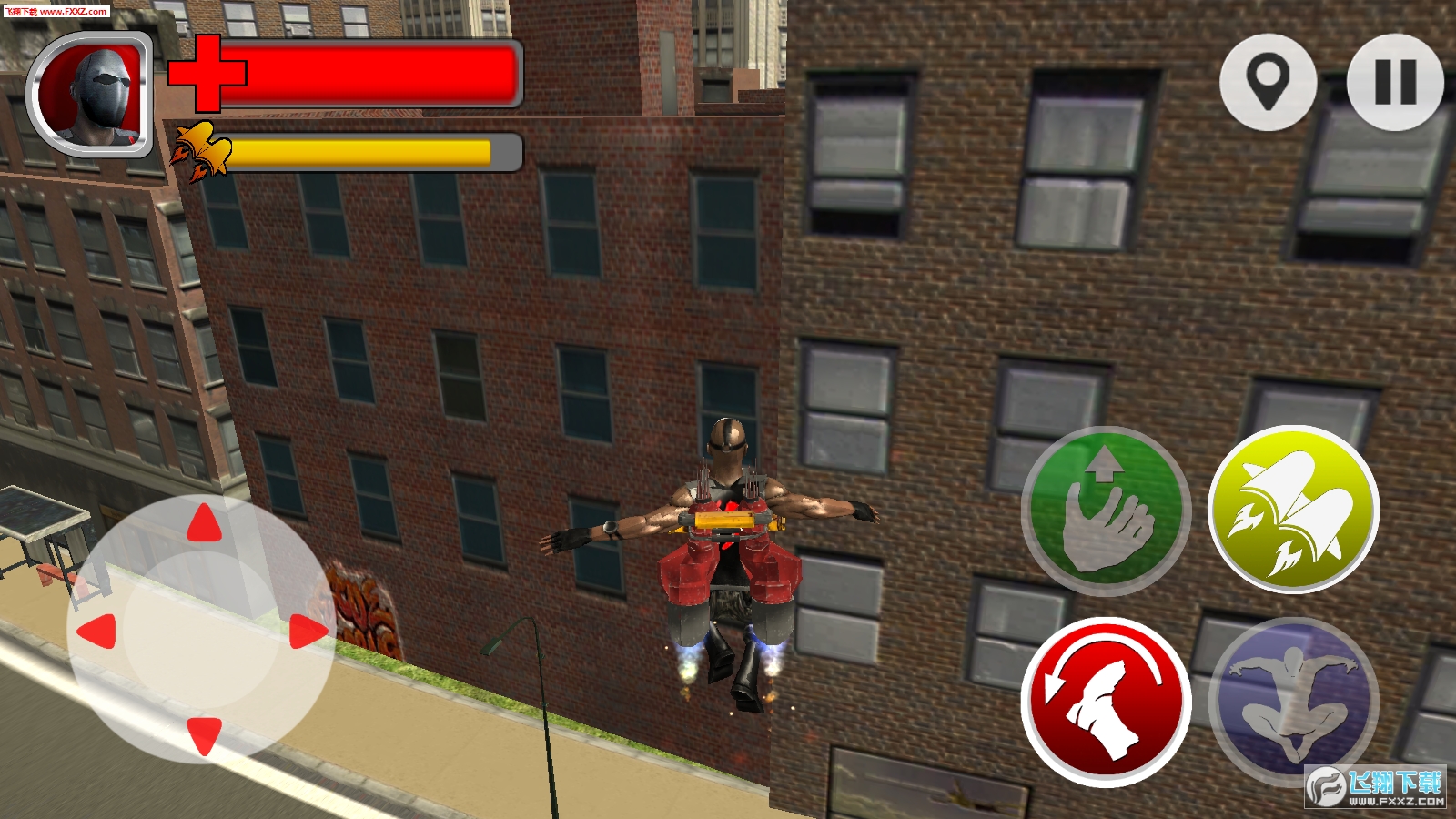The height and width of the screenshot is (819, 1456).
Task: Tap the down arrow on movement pad
Action: 205,733
